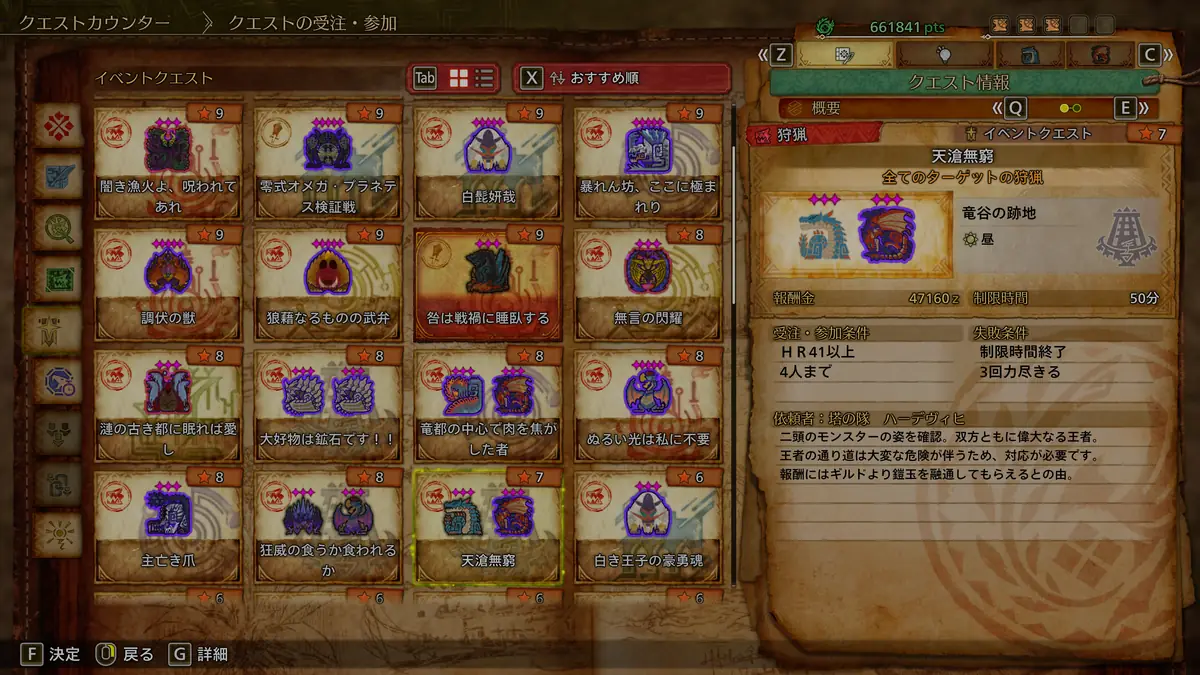Switch to the blue armor icon tab

tap(1029, 54)
